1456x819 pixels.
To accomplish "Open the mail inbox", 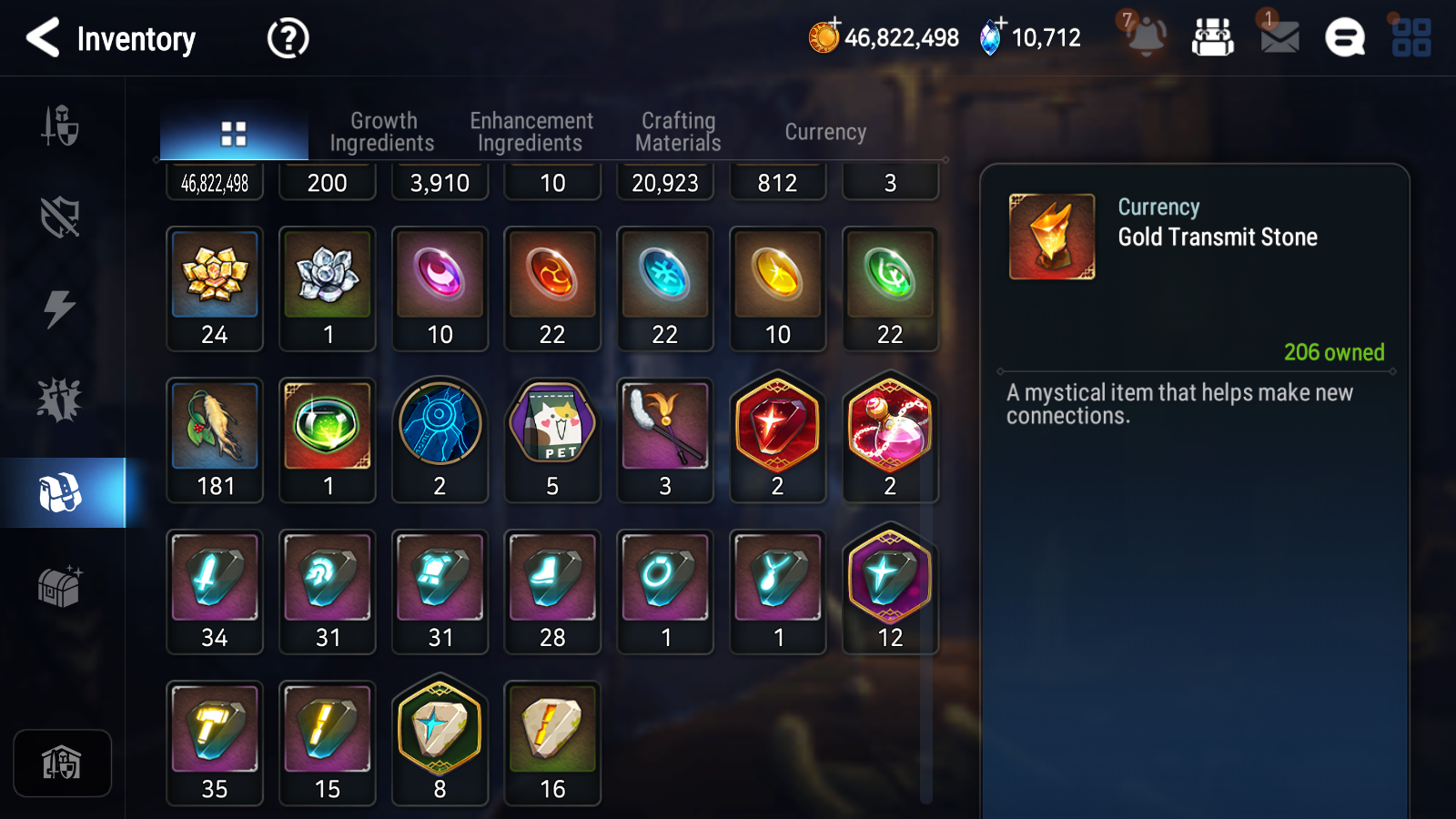I will tap(1277, 38).
